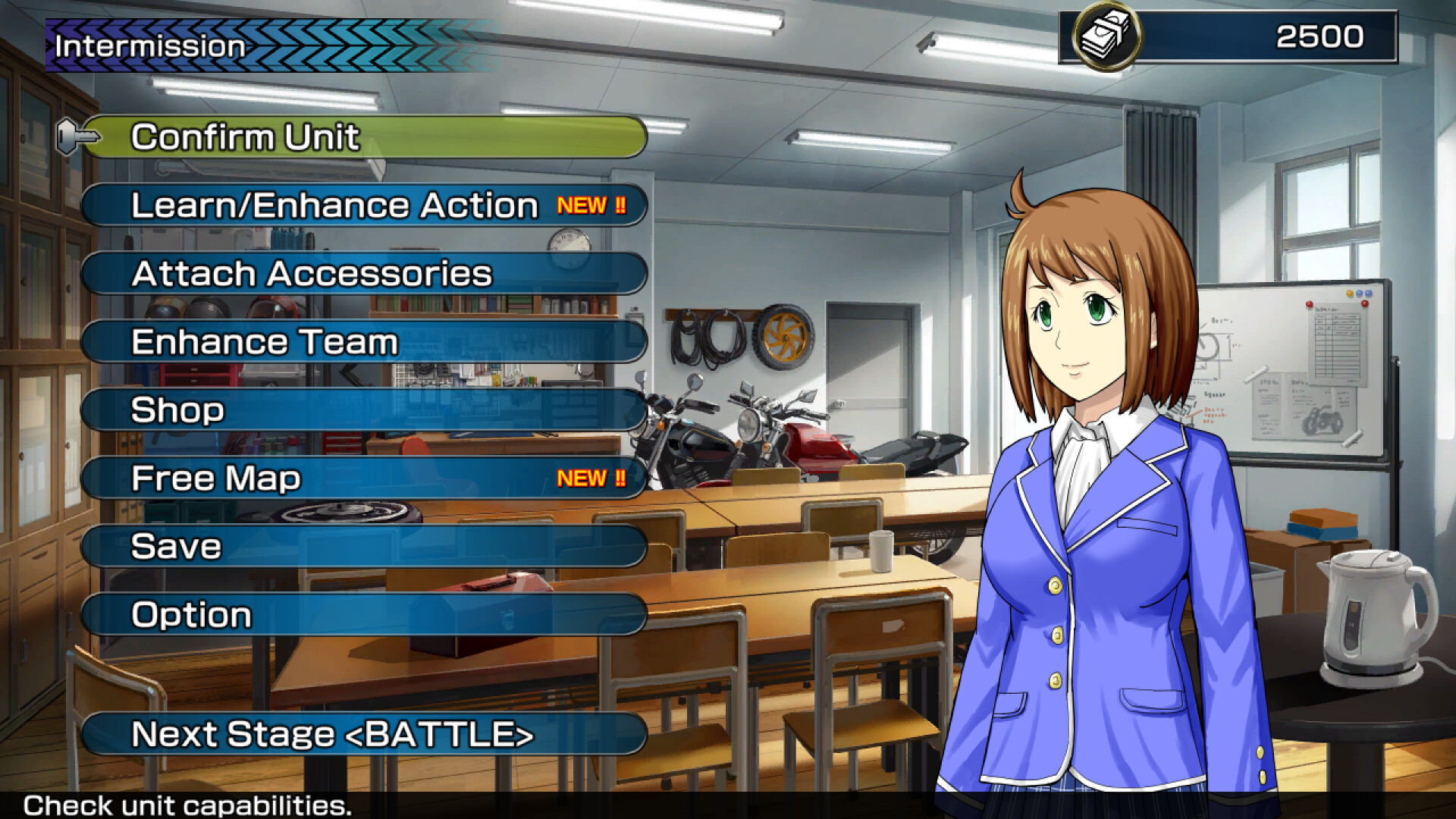
Task: Enter the Shop
Action: point(364,410)
